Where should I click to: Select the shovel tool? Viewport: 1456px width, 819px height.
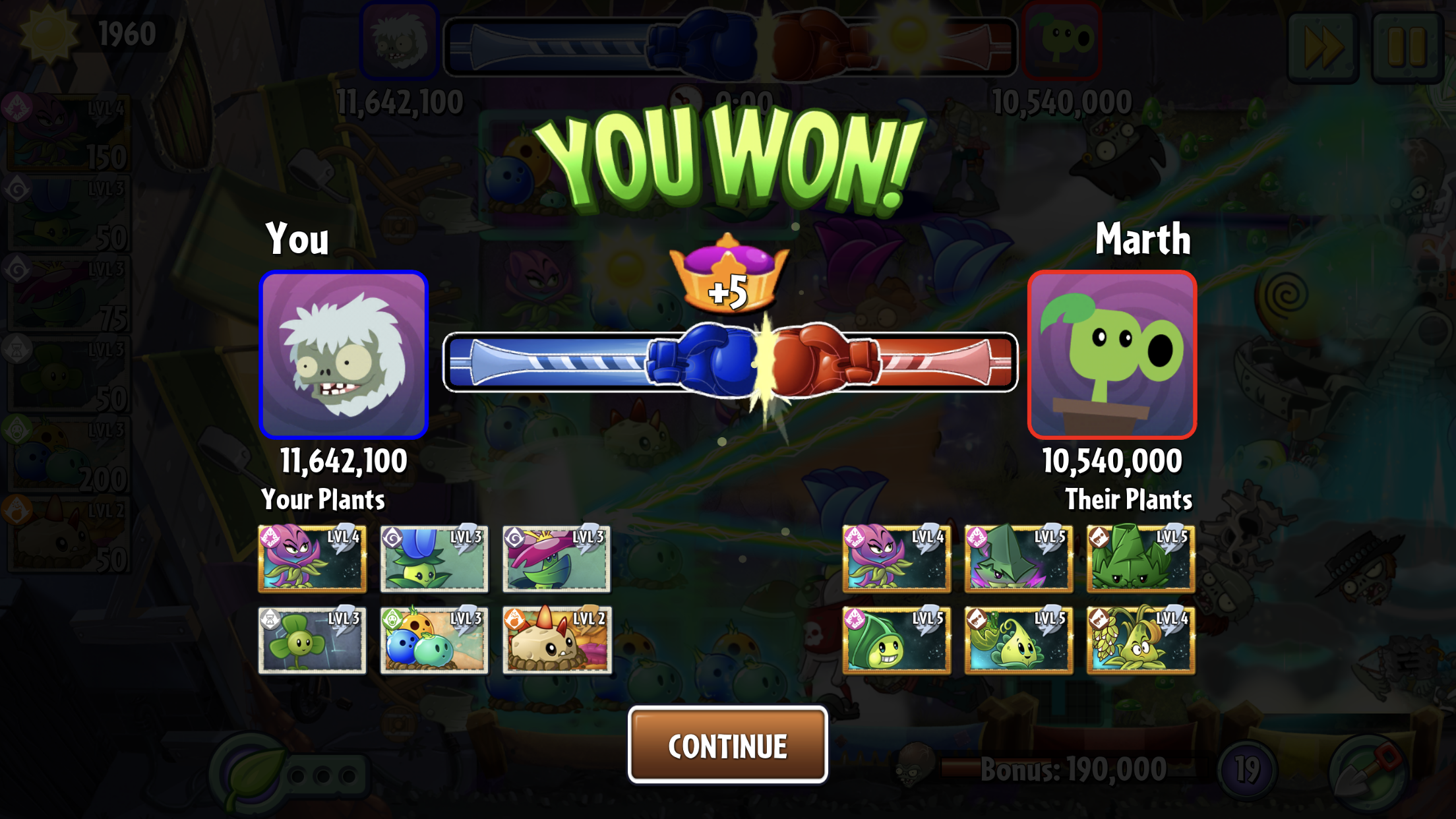1370,772
